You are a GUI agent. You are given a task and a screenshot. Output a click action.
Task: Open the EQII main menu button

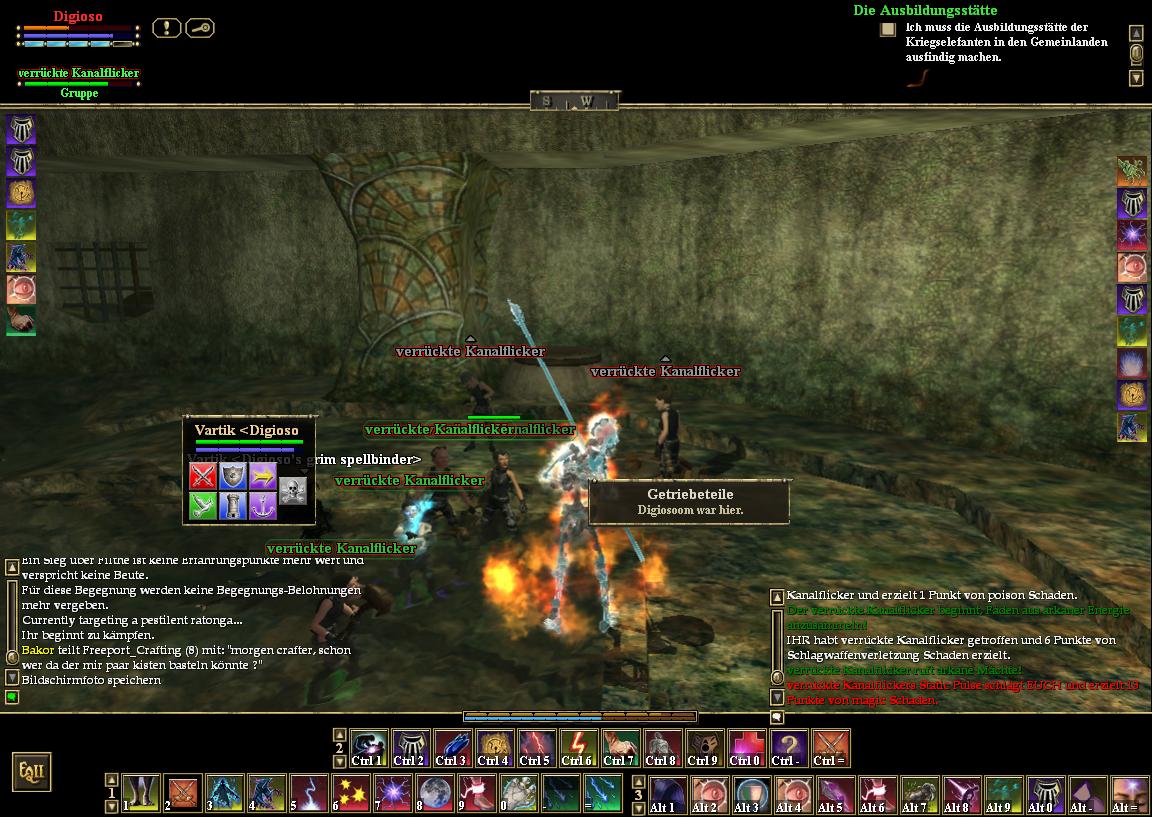tap(31, 772)
